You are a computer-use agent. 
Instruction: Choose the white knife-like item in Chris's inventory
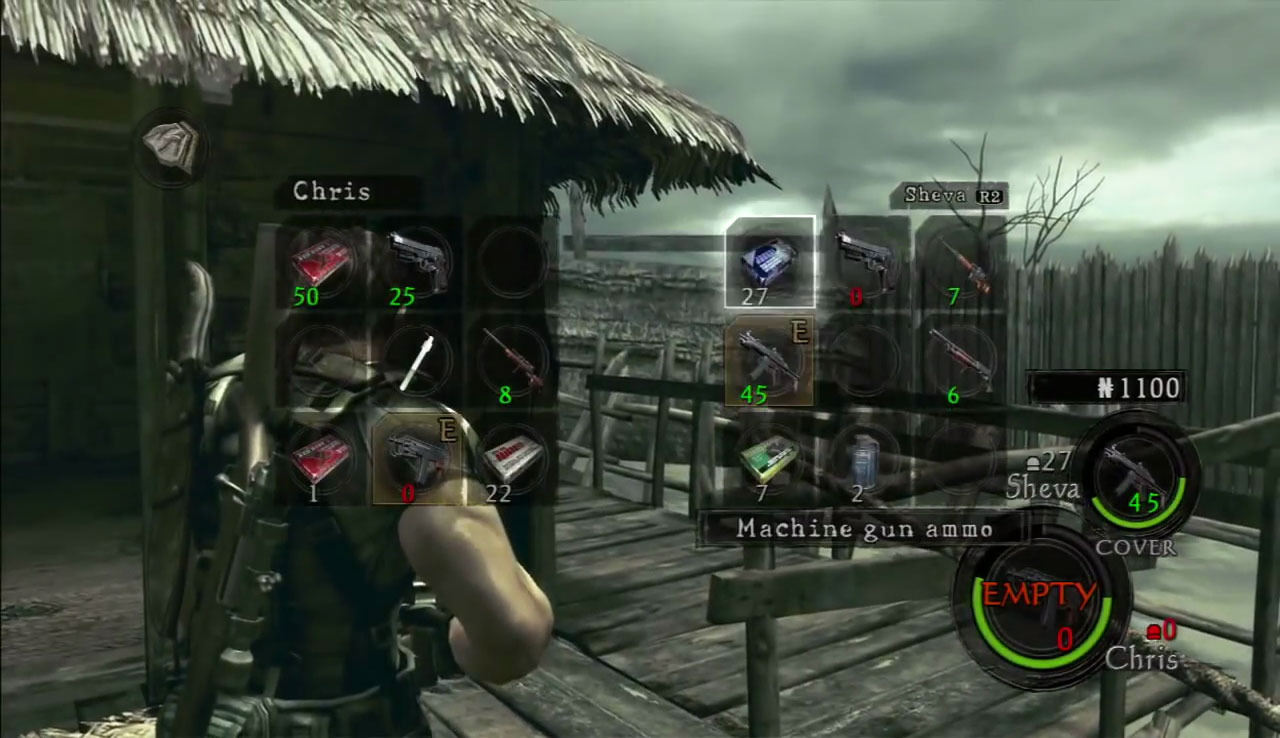(417, 360)
